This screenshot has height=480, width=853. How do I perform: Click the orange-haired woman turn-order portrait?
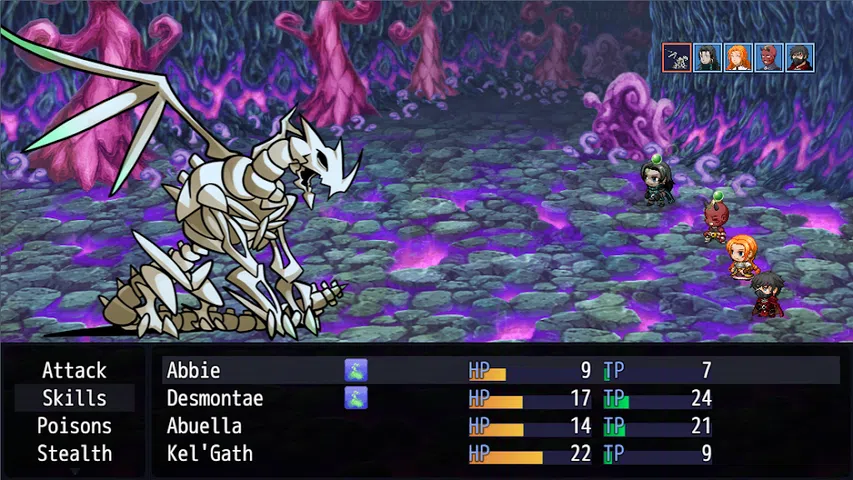click(738, 58)
